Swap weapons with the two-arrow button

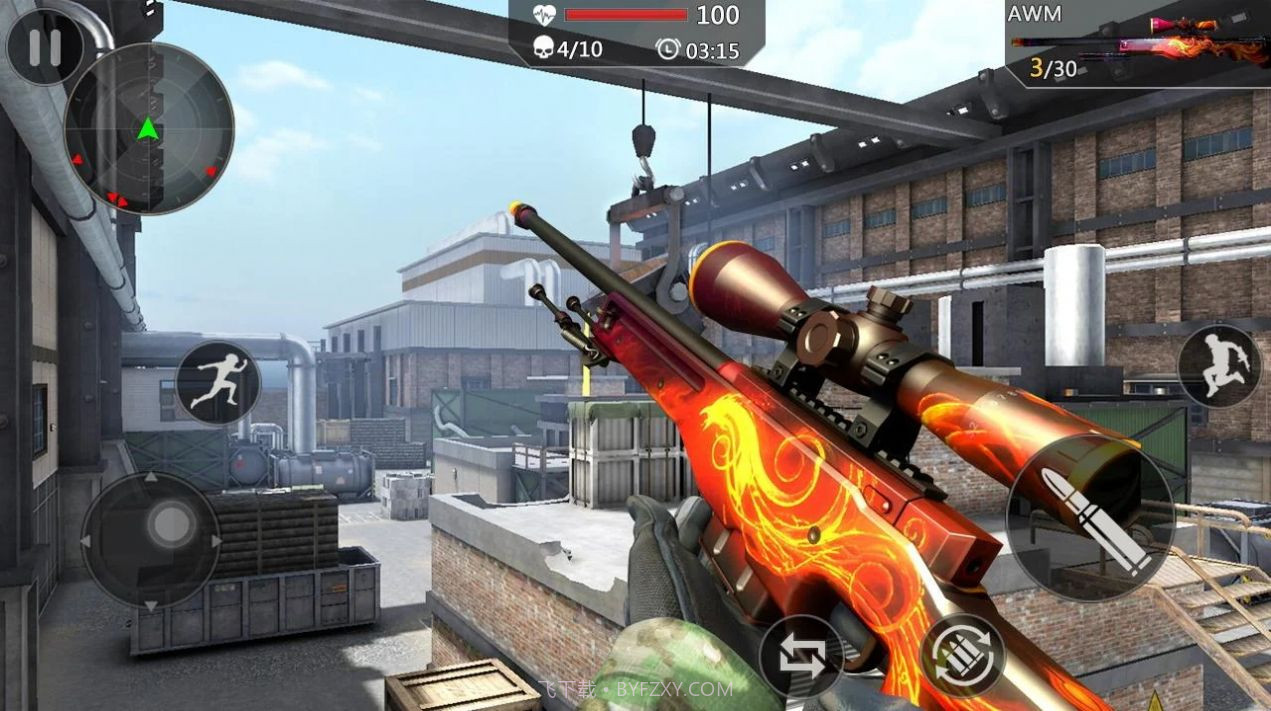pyautogui.click(x=801, y=656)
